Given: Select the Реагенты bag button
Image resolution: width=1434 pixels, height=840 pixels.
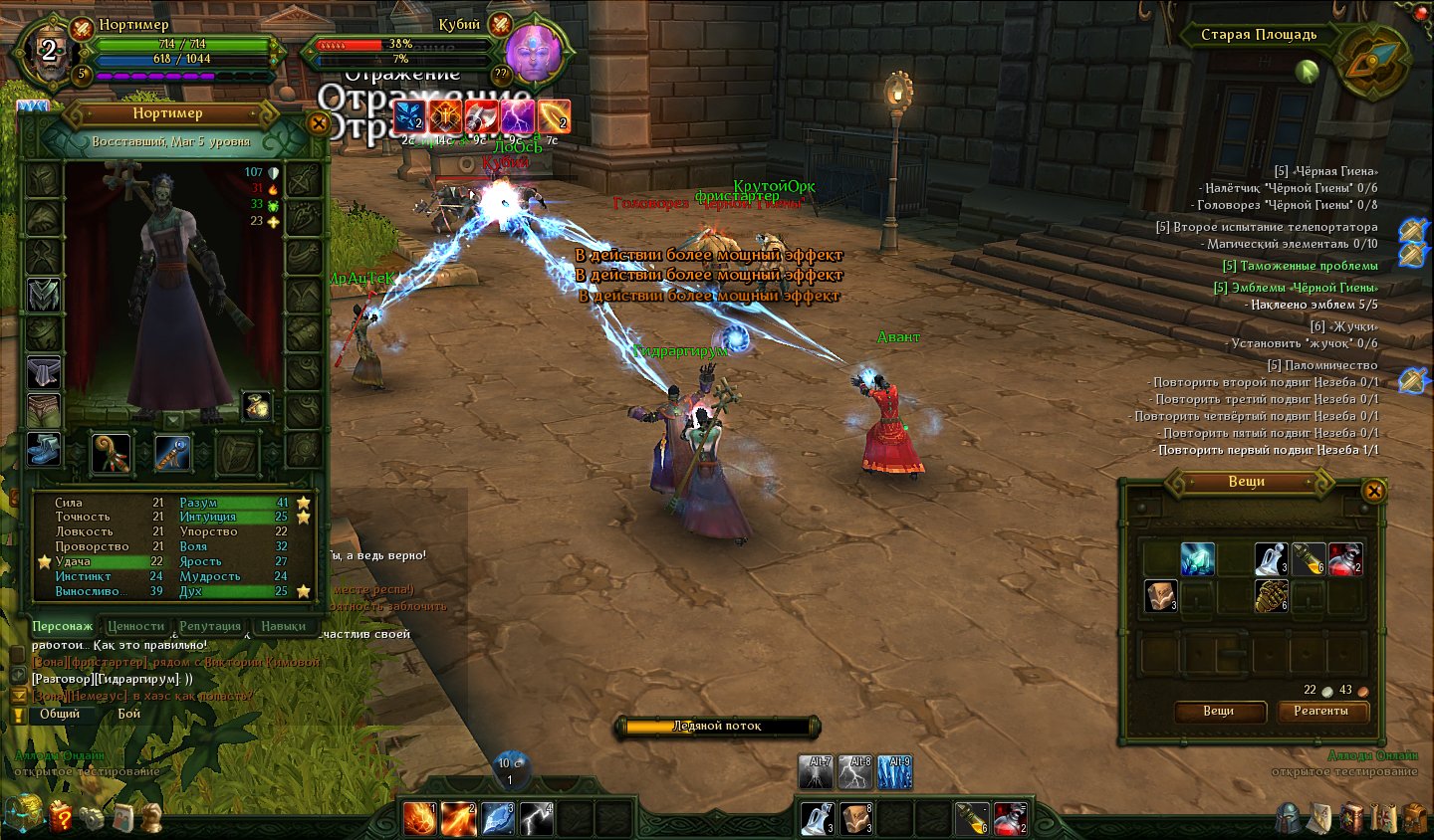Looking at the screenshot, I should point(1320,711).
